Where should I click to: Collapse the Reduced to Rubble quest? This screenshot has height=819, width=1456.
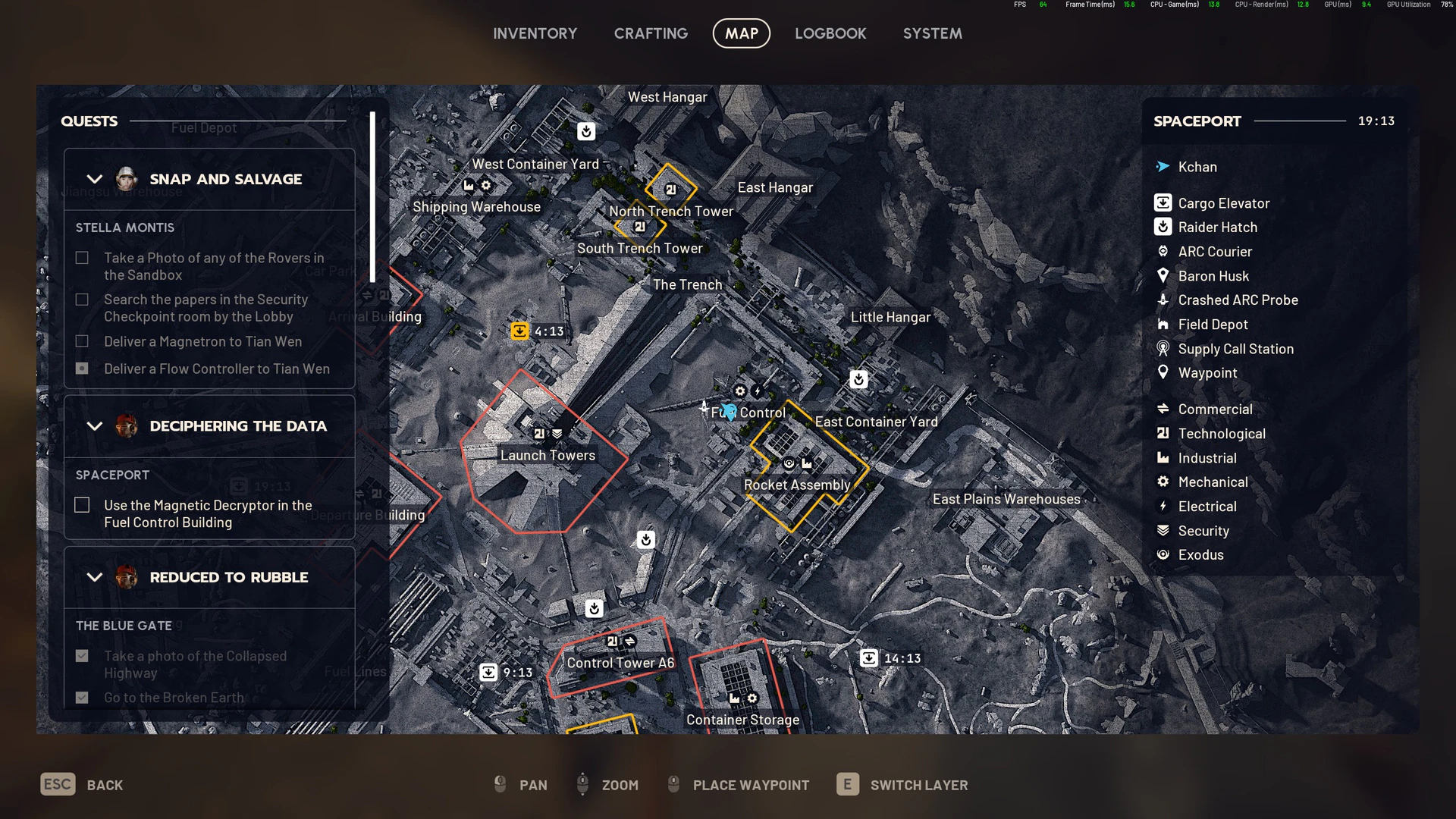click(x=95, y=577)
